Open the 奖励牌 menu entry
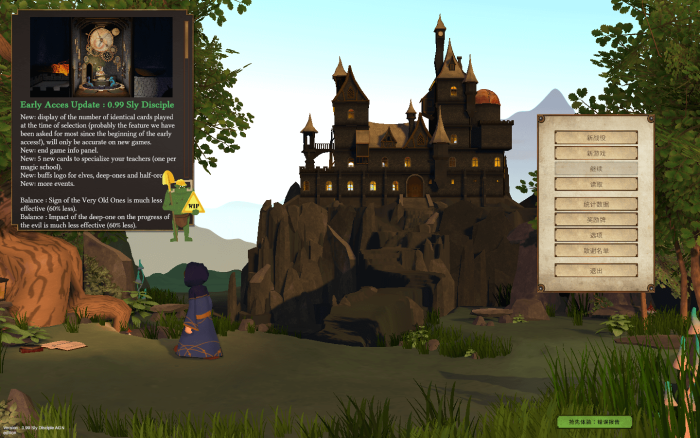 [x=595, y=218]
